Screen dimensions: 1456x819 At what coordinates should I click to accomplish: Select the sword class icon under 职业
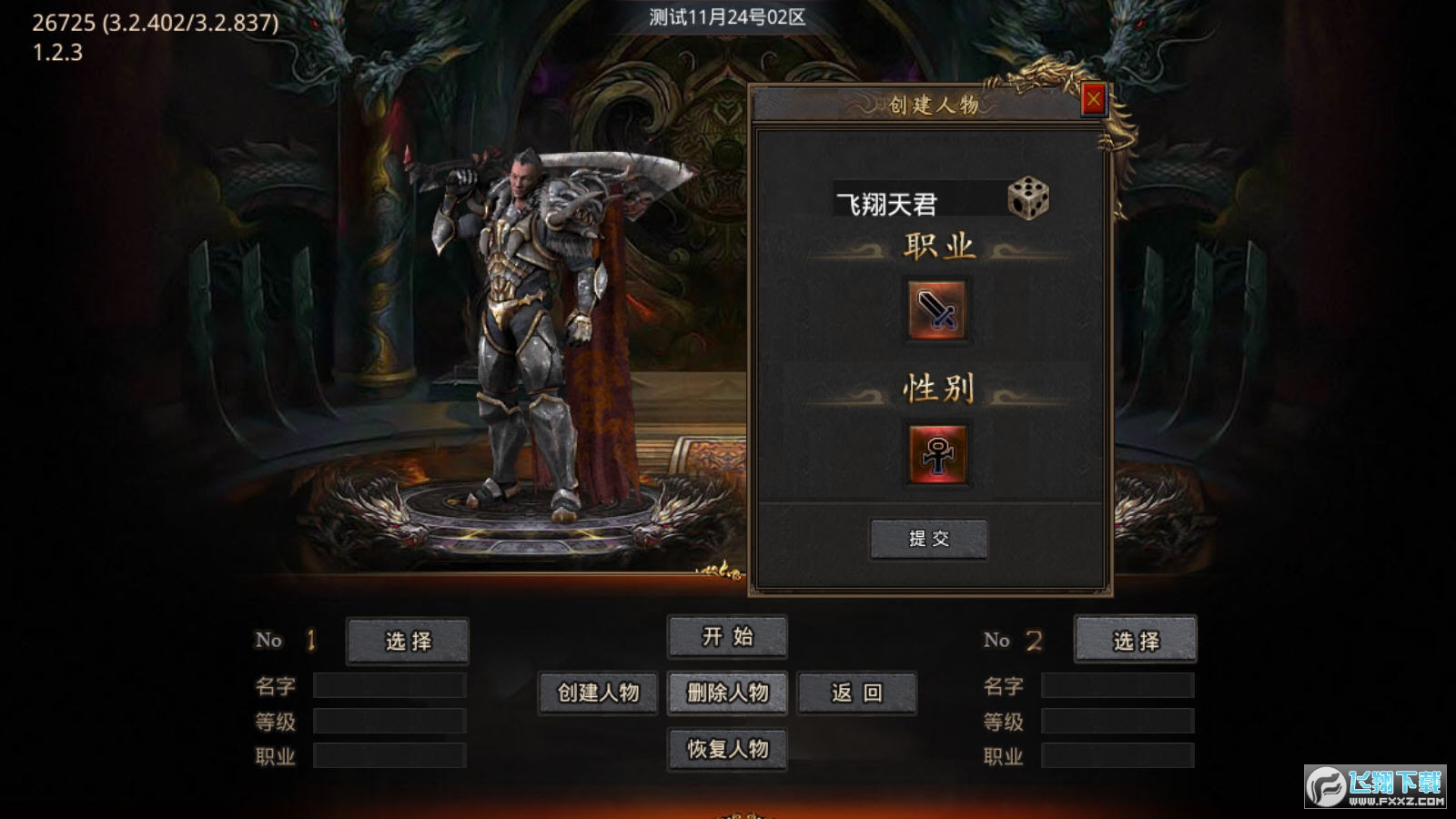(x=936, y=310)
